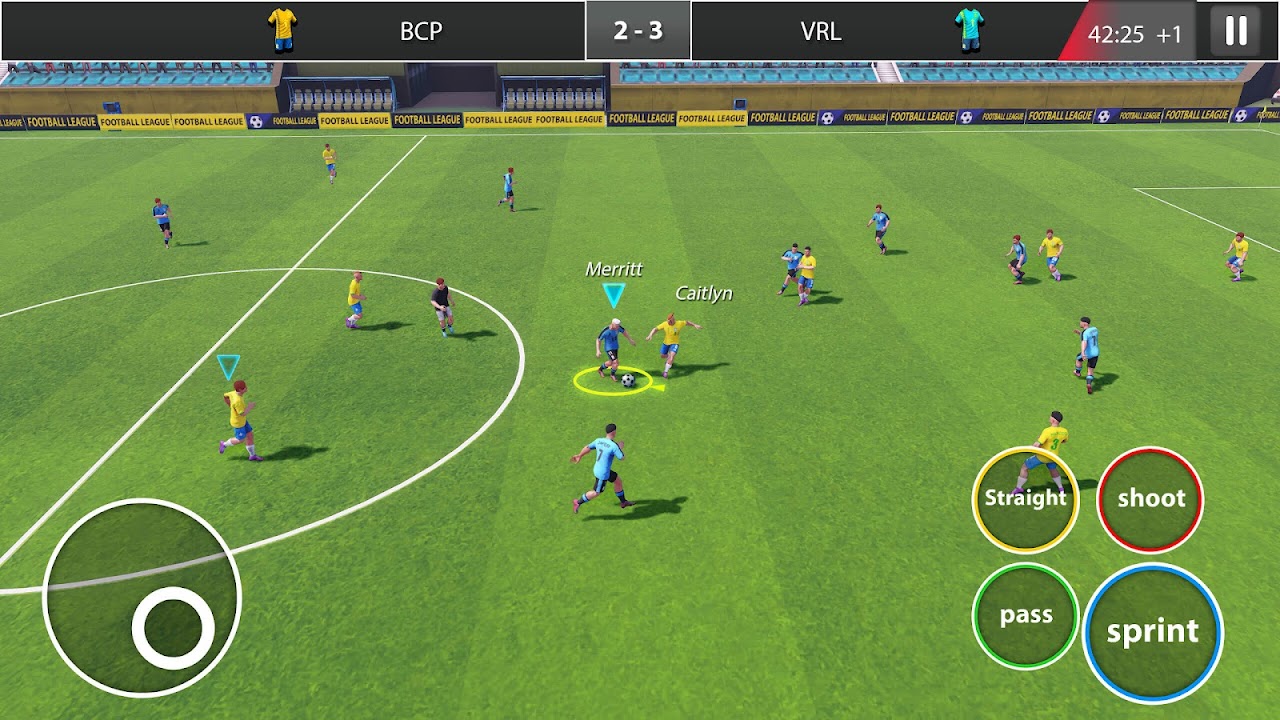Tap the cyan triangle marker above Merritt
This screenshot has height=720, width=1280.
[613, 295]
